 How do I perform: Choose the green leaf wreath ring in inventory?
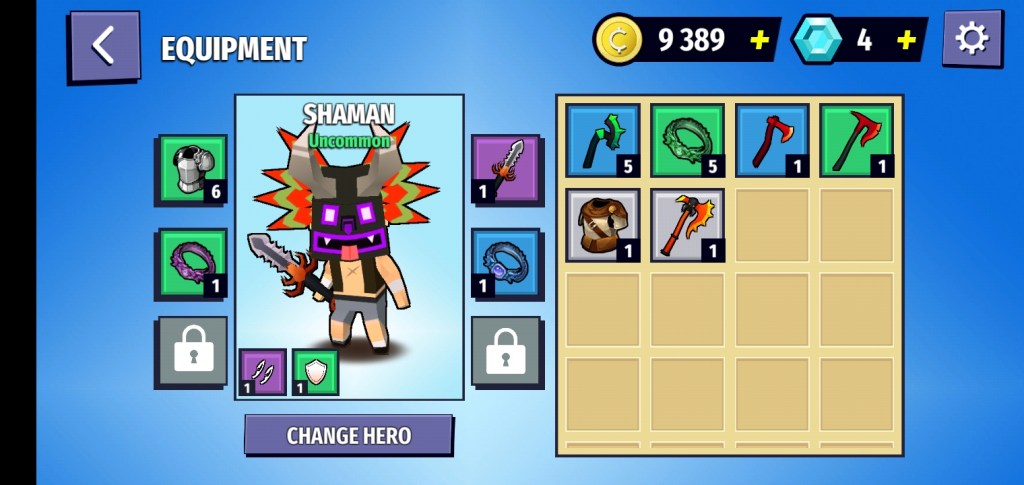coord(687,141)
